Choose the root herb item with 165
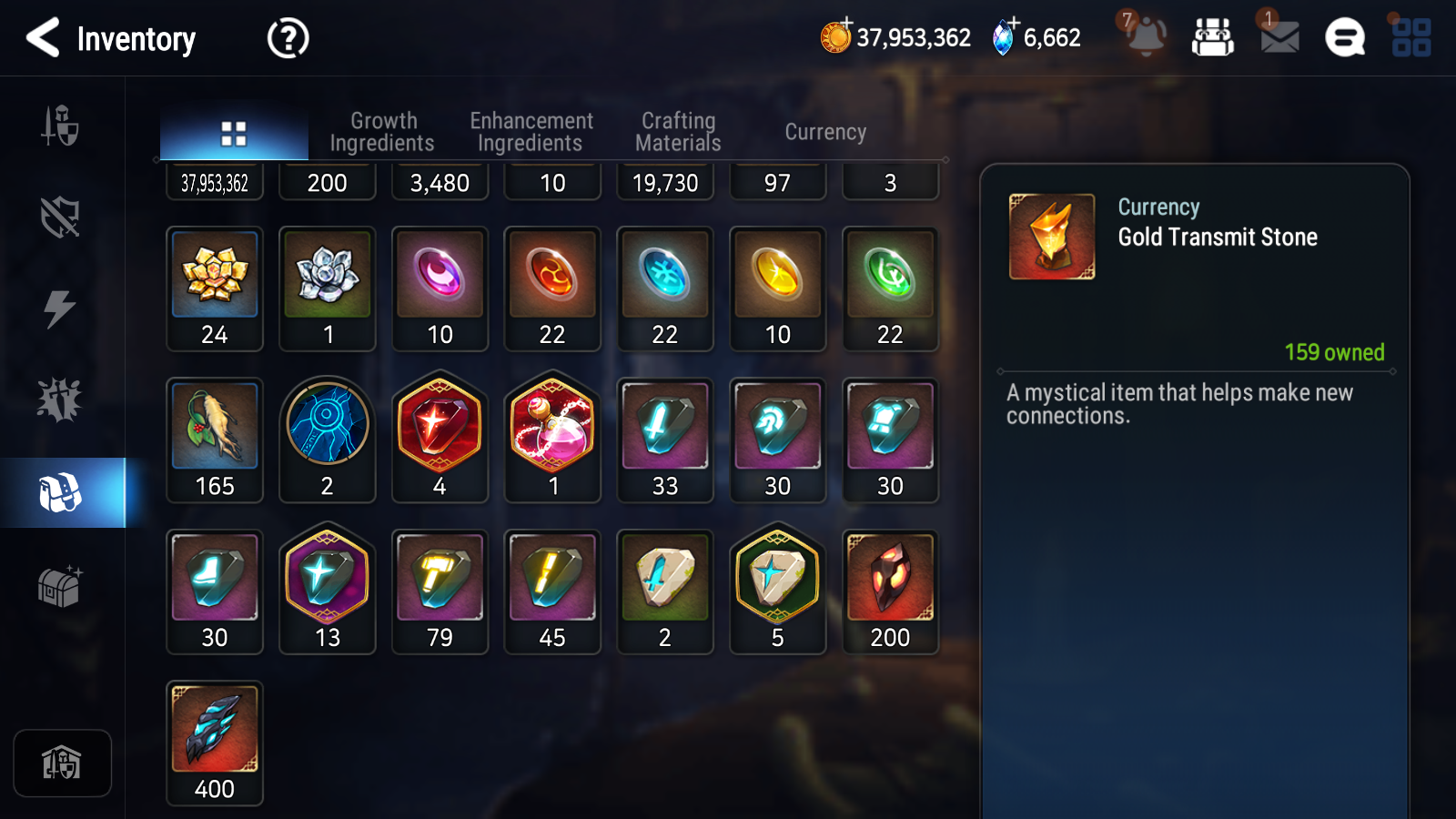1456x819 pixels. pyautogui.click(x=215, y=440)
